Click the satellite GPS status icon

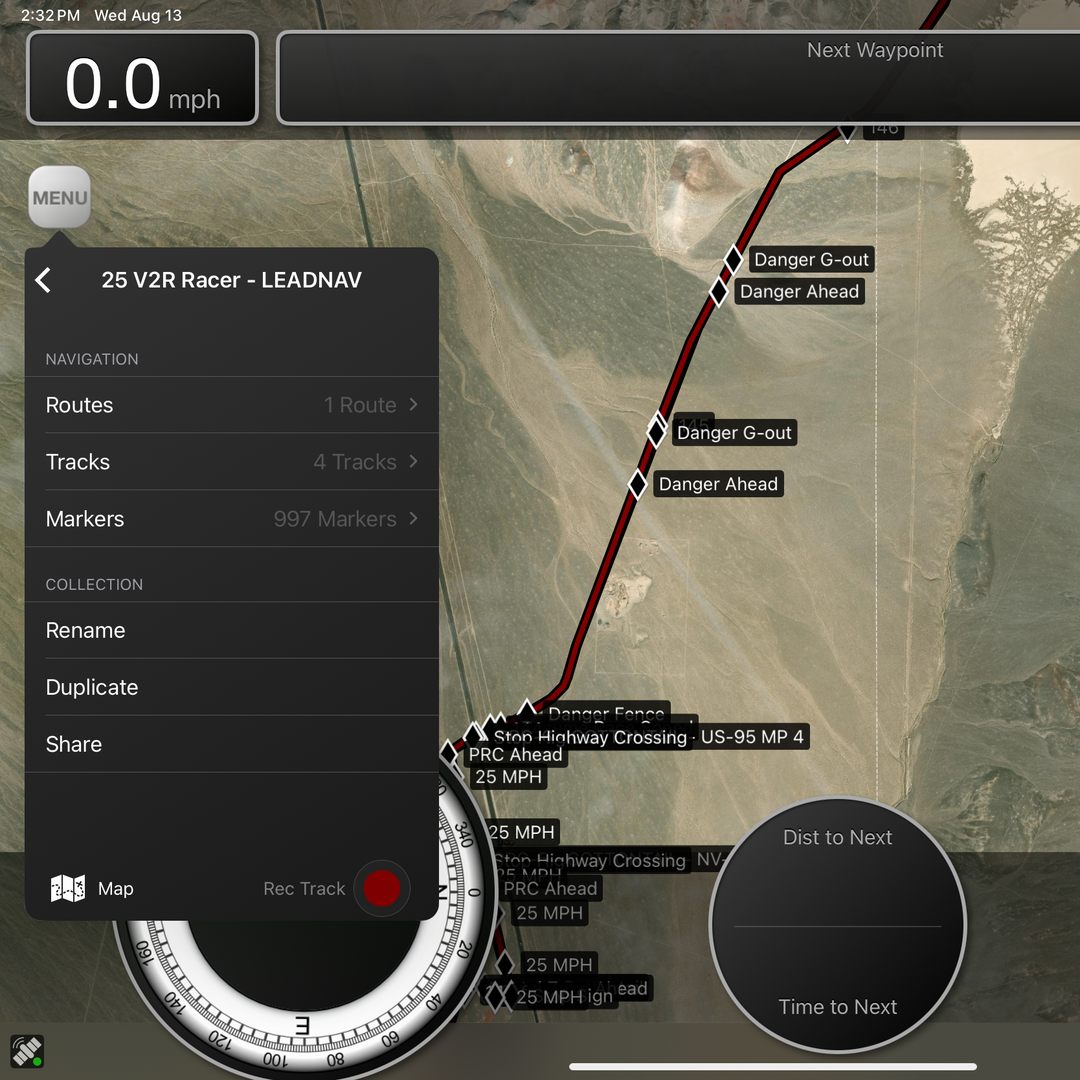pos(27,1051)
